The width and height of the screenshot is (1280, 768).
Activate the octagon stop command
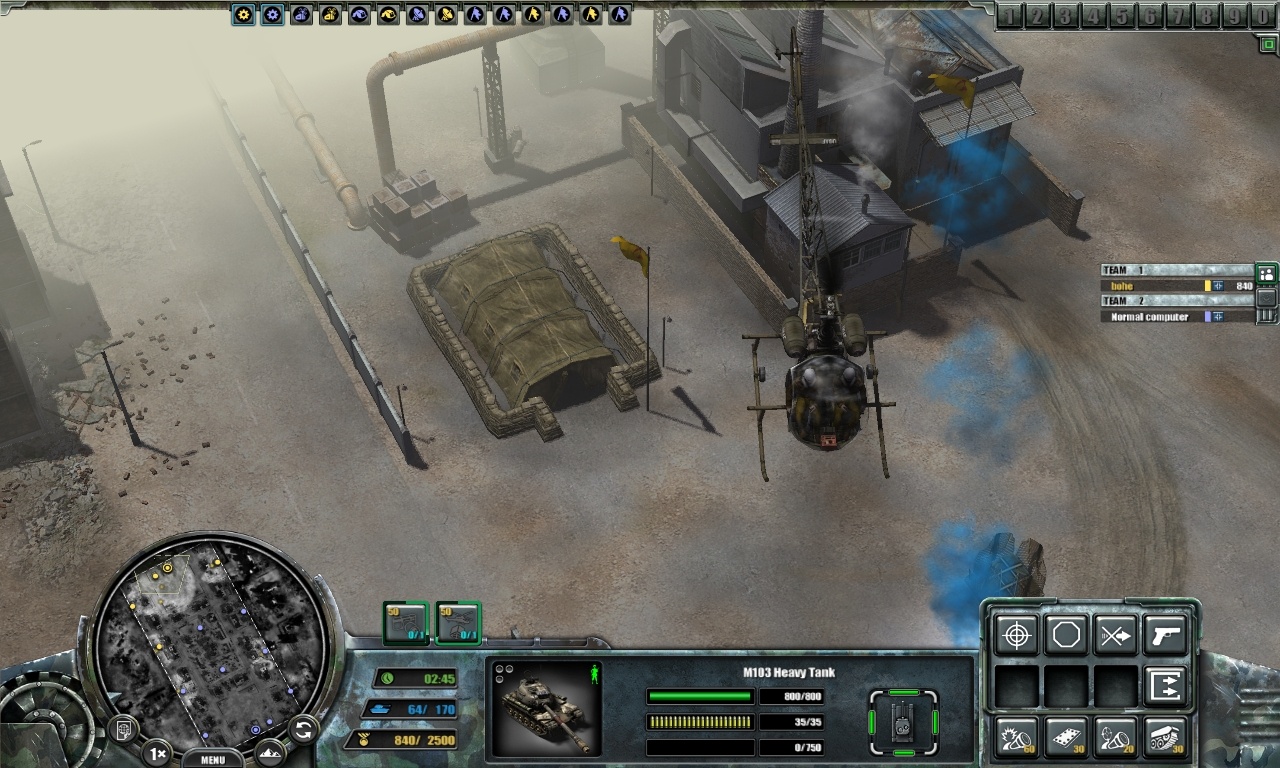tap(1066, 635)
